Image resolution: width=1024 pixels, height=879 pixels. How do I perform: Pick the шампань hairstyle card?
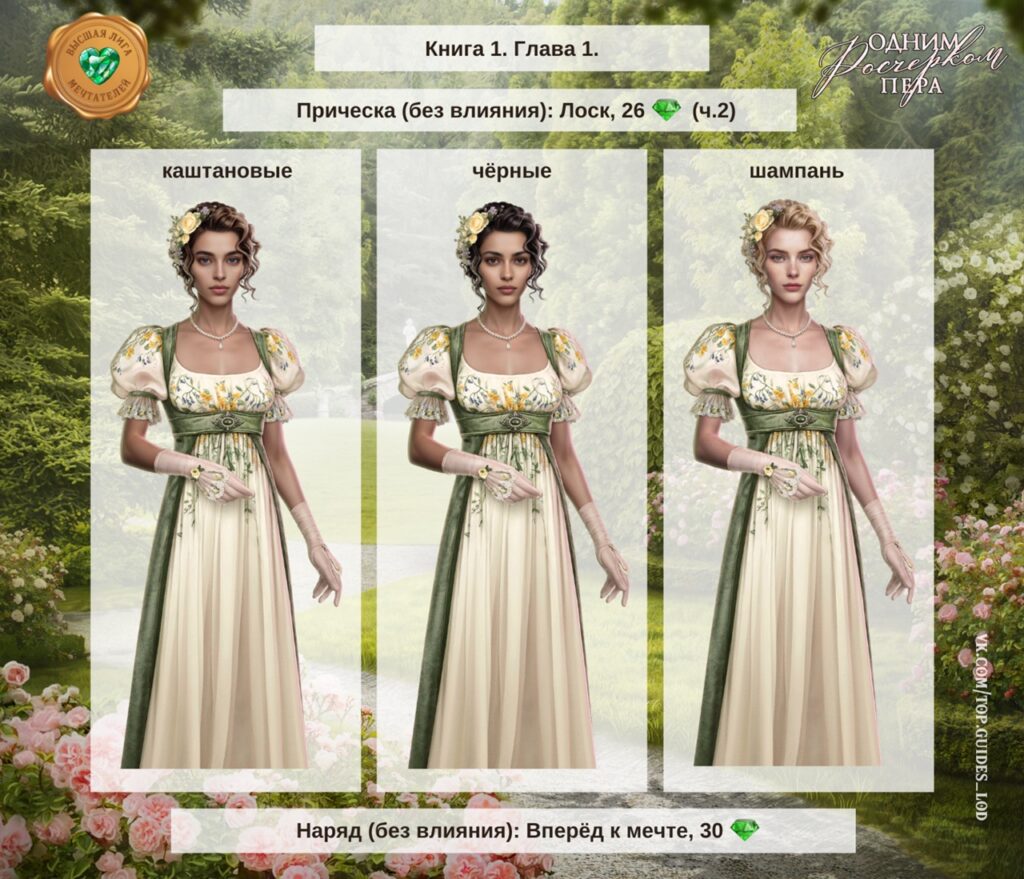797,470
